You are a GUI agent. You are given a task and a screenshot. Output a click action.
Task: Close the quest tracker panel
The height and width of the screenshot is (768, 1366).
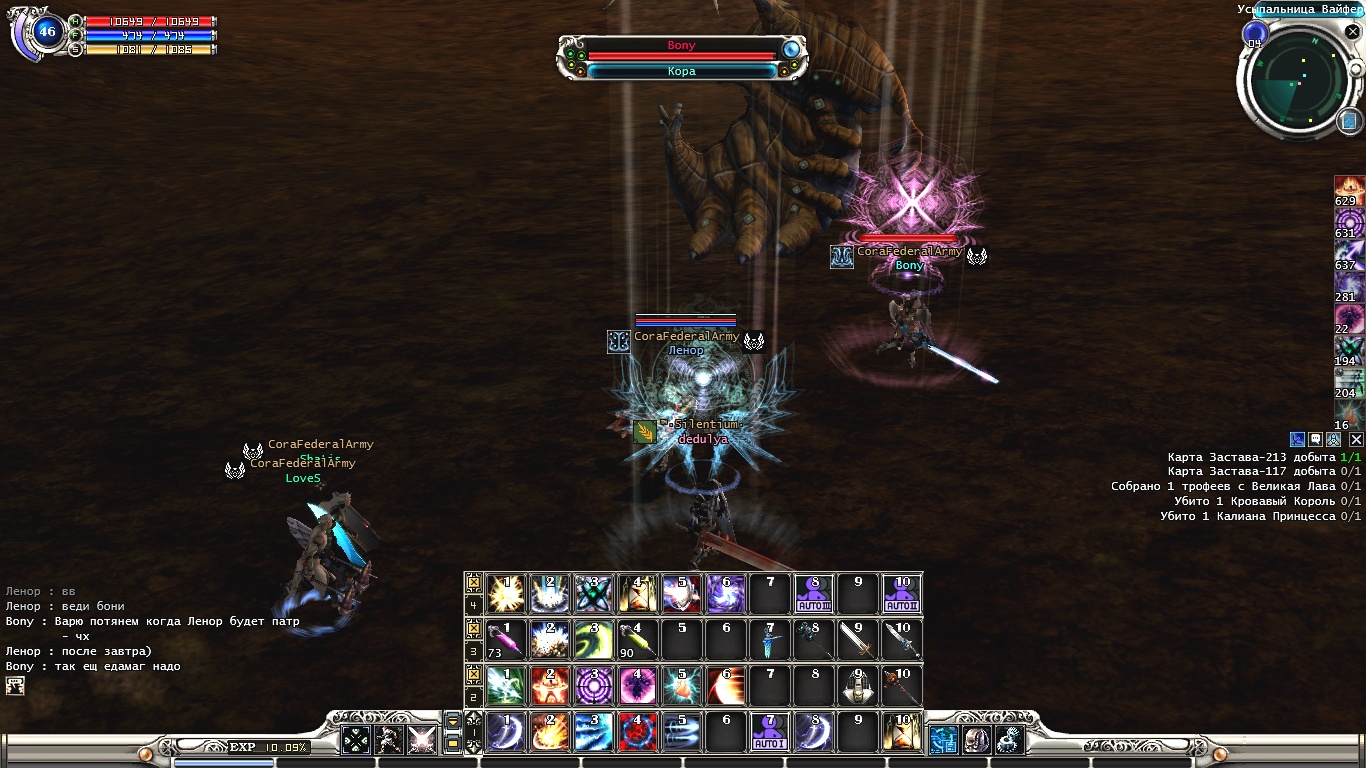(1356, 439)
